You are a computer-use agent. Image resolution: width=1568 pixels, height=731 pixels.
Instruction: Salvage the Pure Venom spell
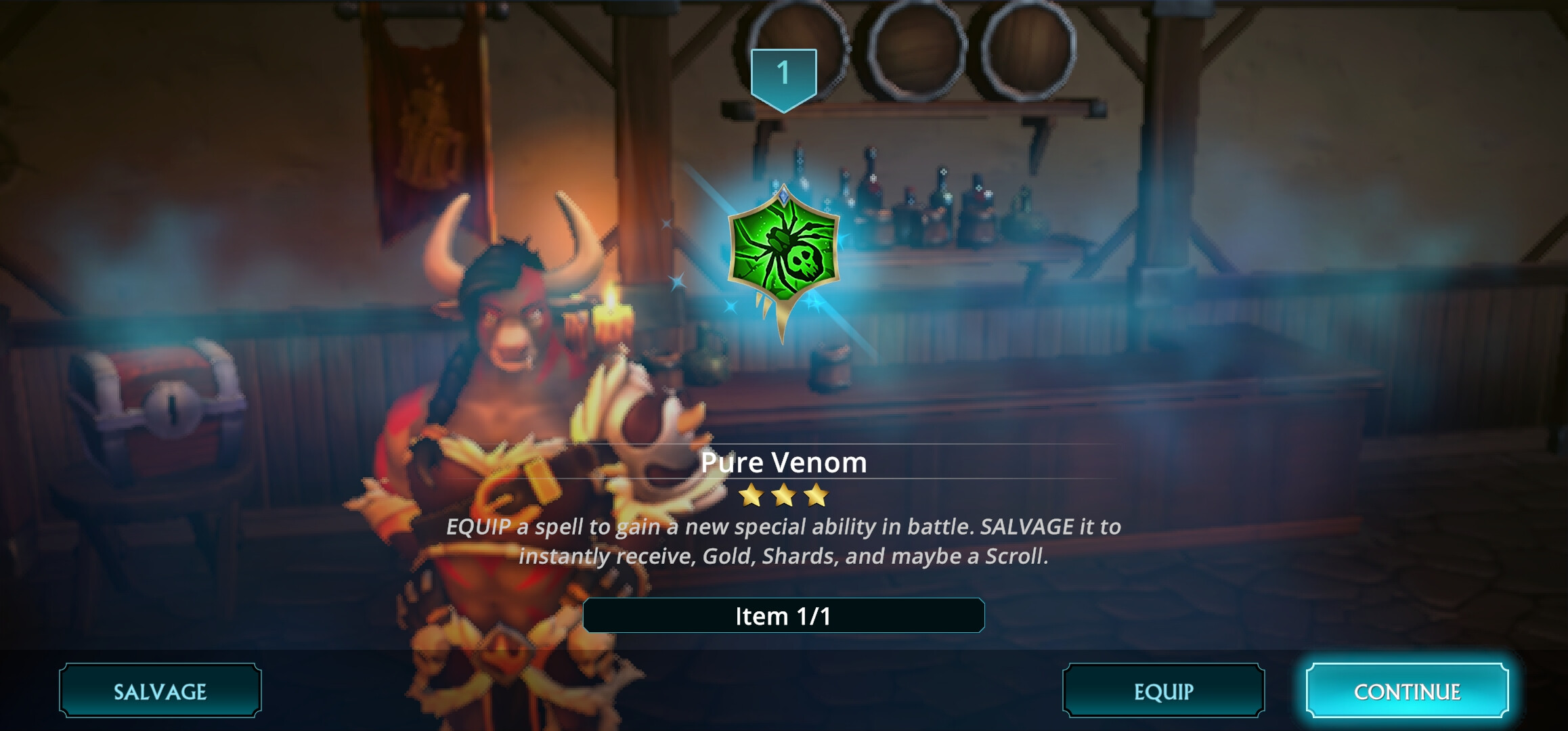[x=160, y=691]
